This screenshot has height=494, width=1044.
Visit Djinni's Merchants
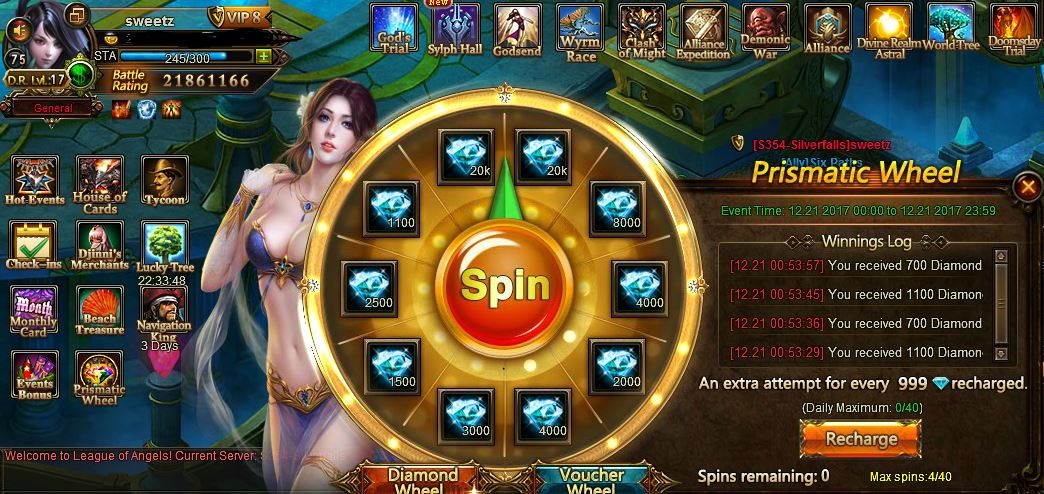pyautogui.click(x=100, y=246)
